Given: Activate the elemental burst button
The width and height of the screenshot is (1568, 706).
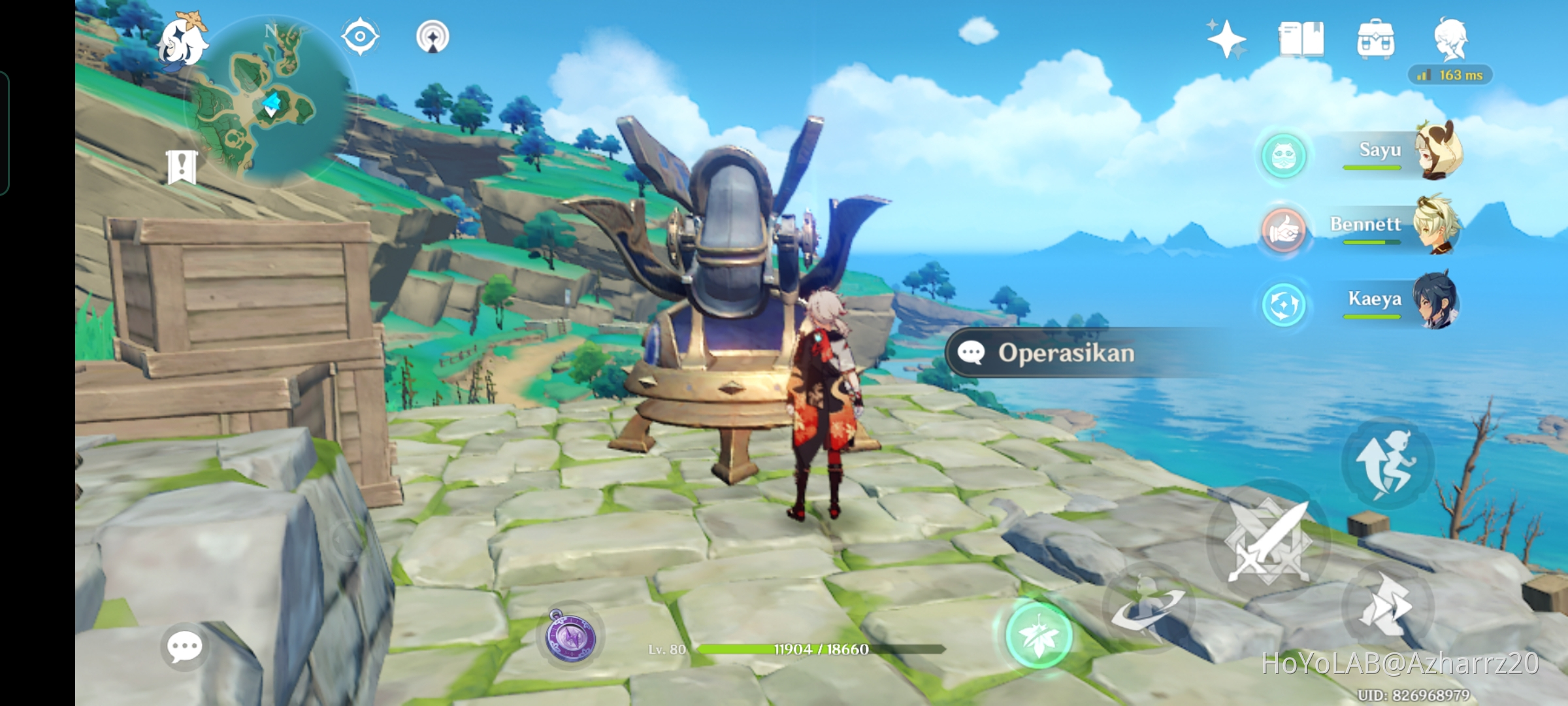Looking at the screenshot, I should pyautogui.click(x=1147, y=607).
